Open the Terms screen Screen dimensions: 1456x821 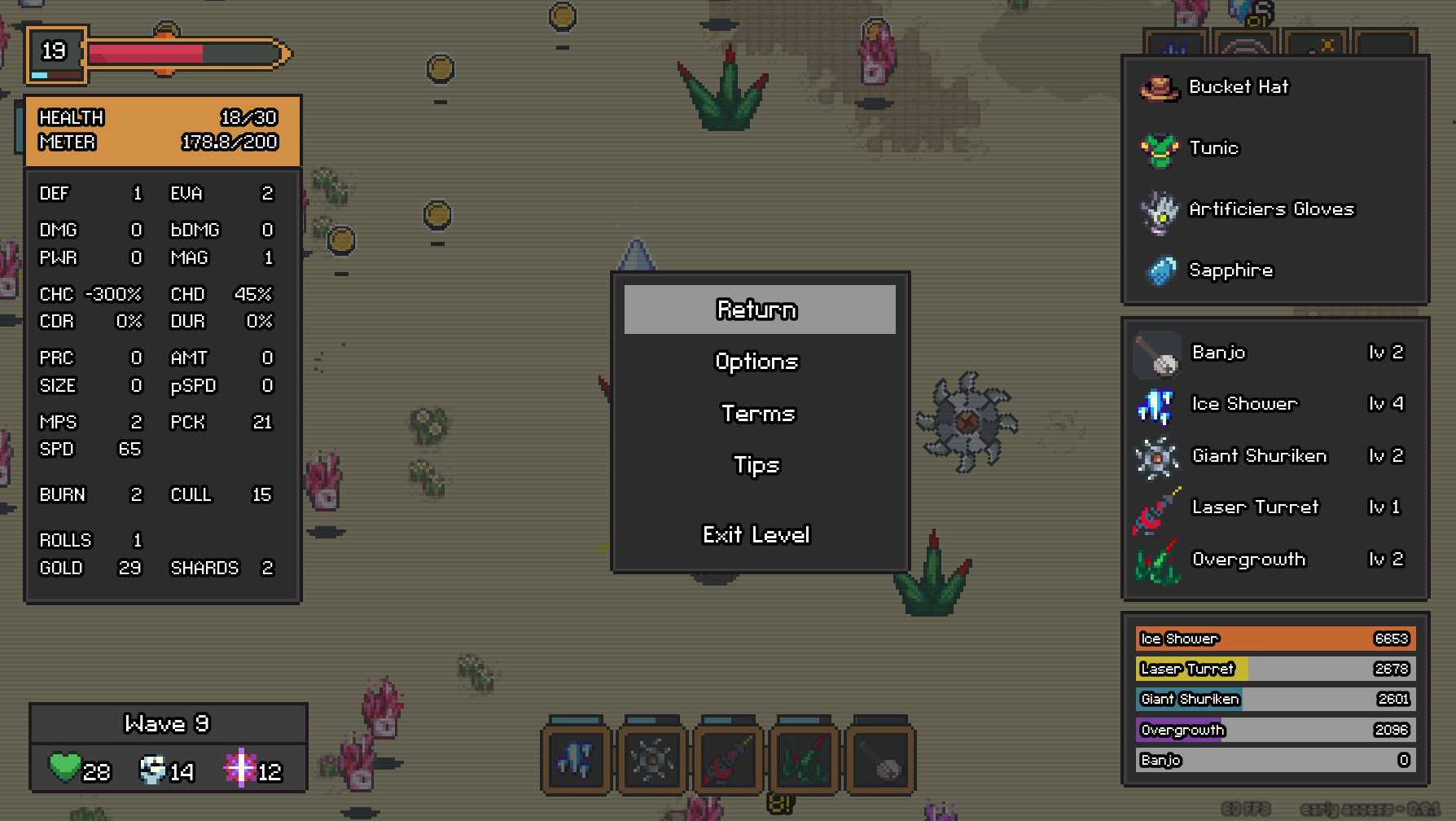tap(757, 413)
